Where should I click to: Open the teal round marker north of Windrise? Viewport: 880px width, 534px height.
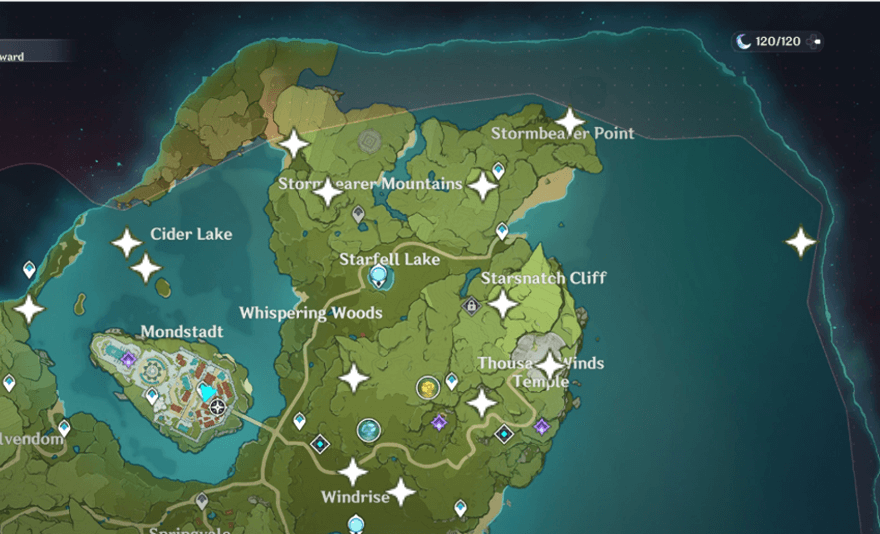(369, 430)
